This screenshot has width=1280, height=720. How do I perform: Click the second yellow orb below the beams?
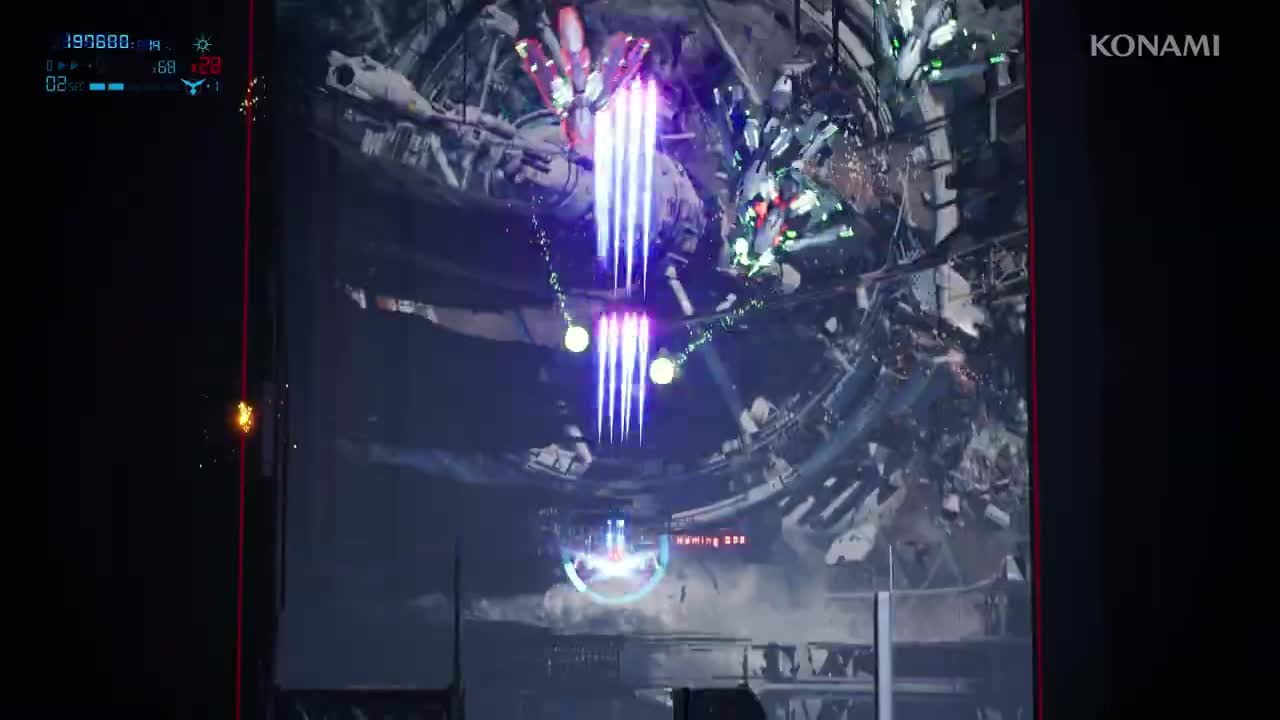click(x=662, y=371)
